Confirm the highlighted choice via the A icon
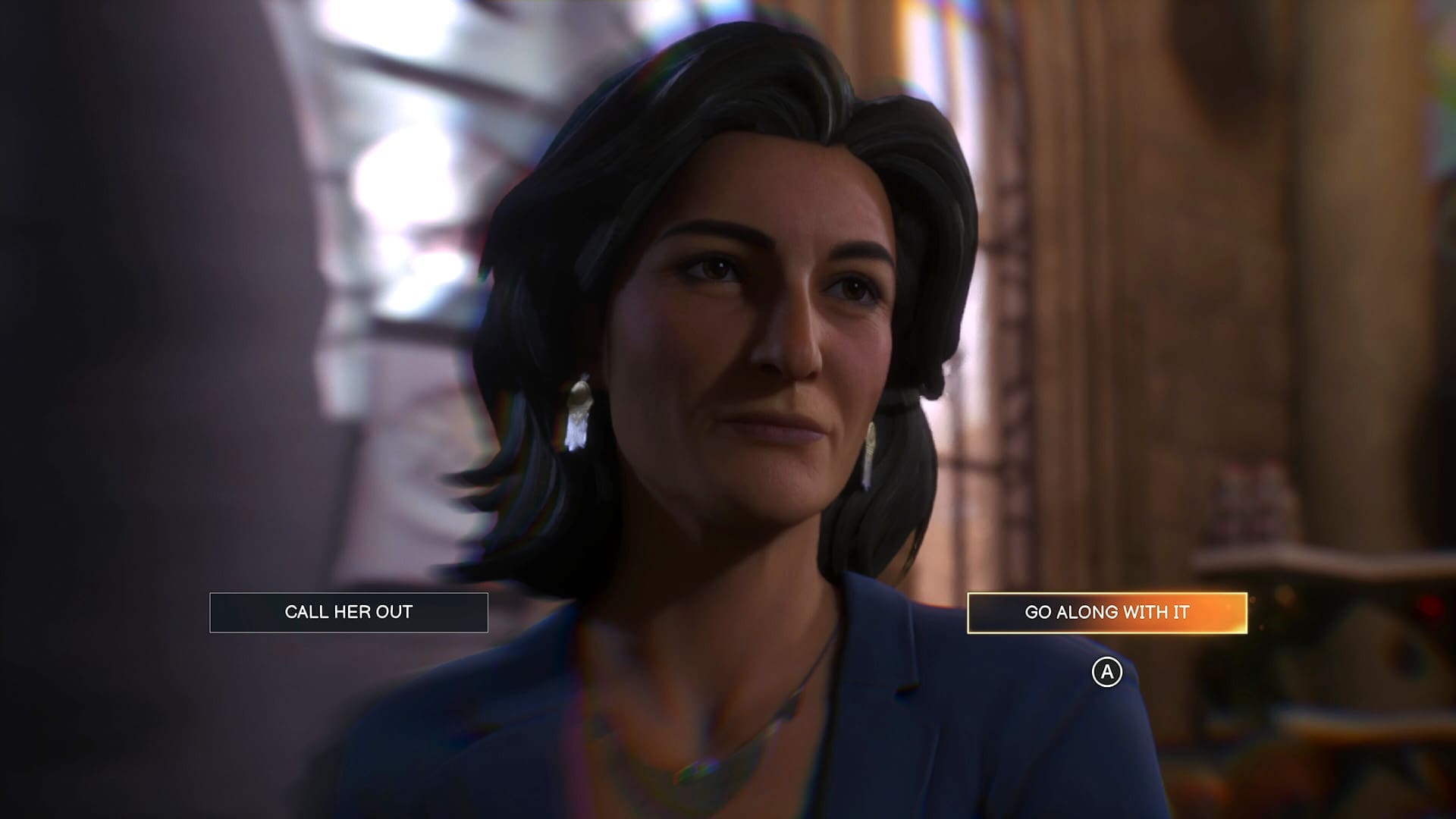Image resolution: width=1456 pixels, height=819 pixels. click(x=1108, y=670)
